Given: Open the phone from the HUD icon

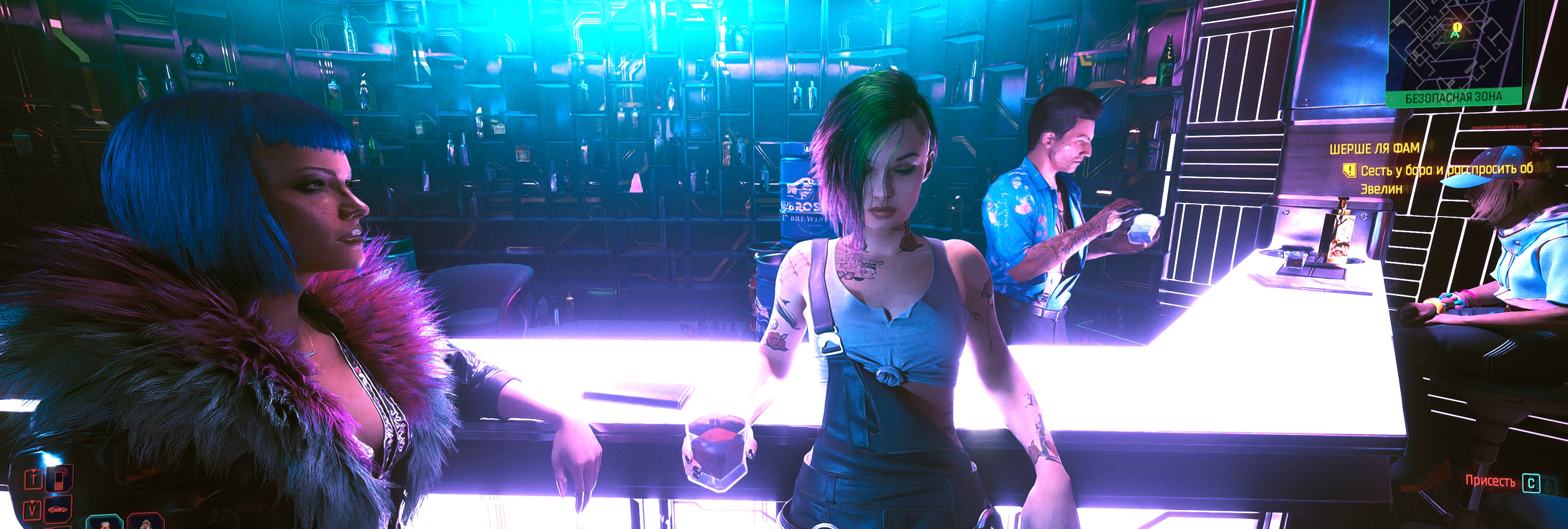Looking at the screenshot, I should [x=60, y=479].
